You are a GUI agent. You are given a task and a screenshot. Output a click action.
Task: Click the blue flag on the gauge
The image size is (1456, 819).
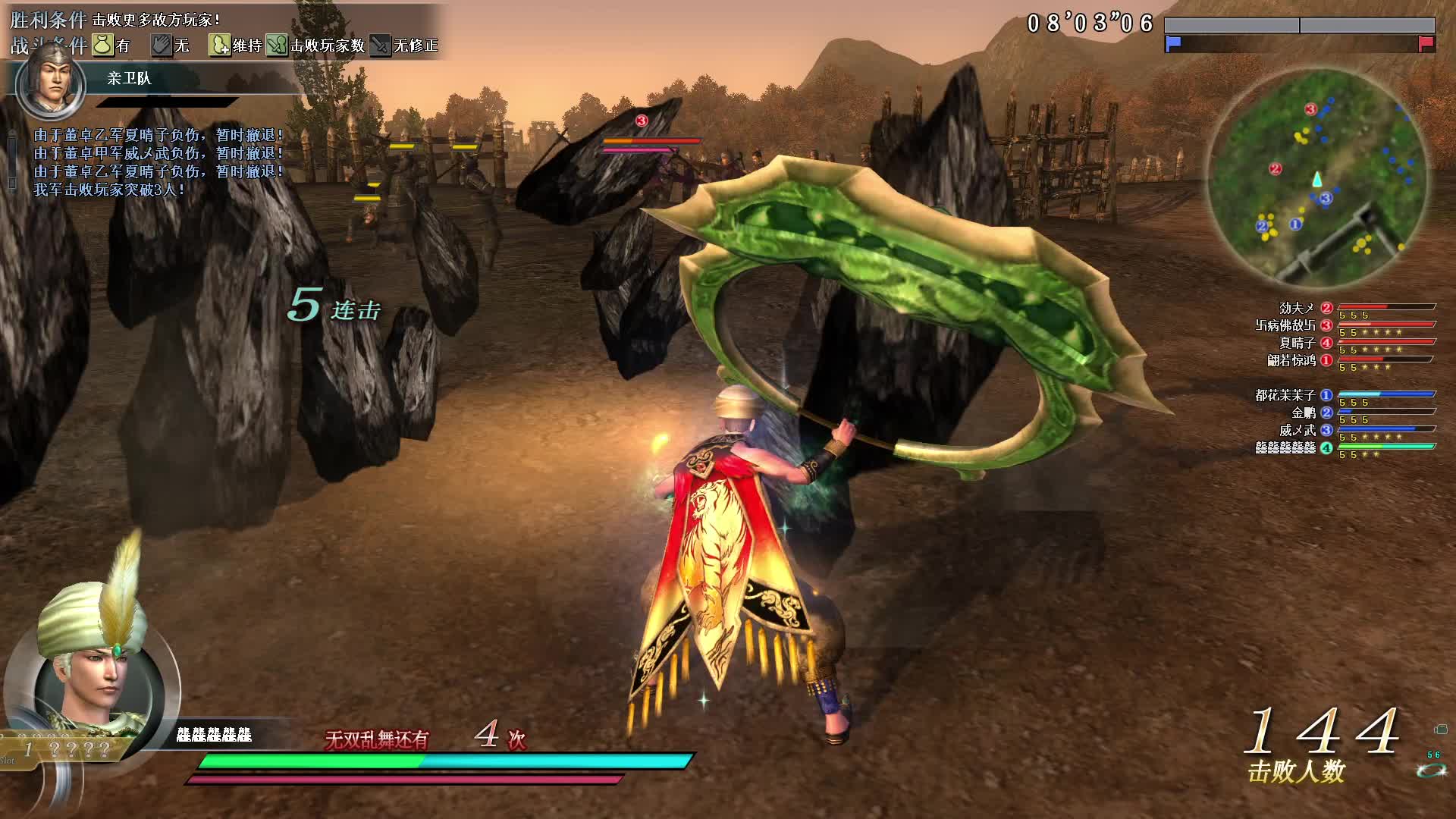1173,43
